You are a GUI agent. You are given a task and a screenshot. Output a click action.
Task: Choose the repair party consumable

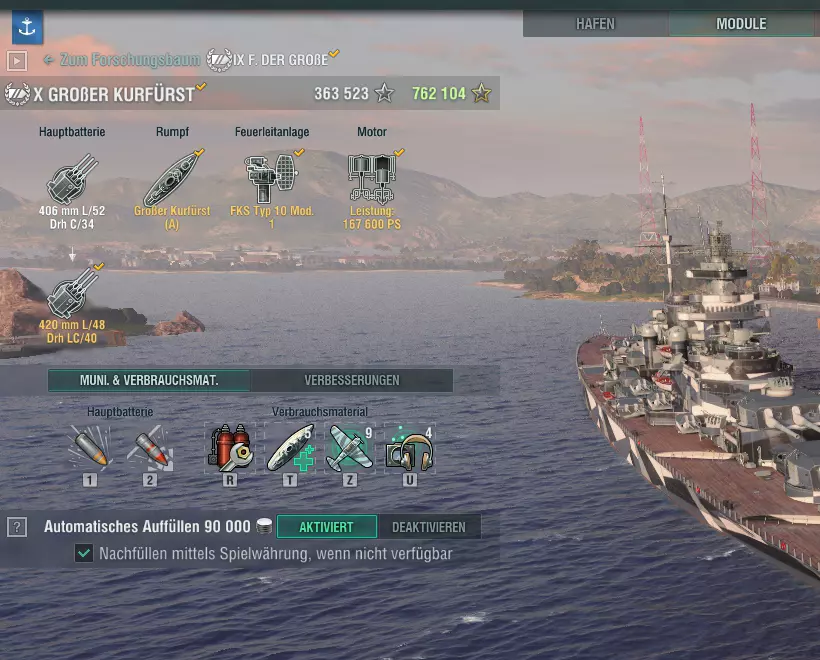tap(290, 447)
